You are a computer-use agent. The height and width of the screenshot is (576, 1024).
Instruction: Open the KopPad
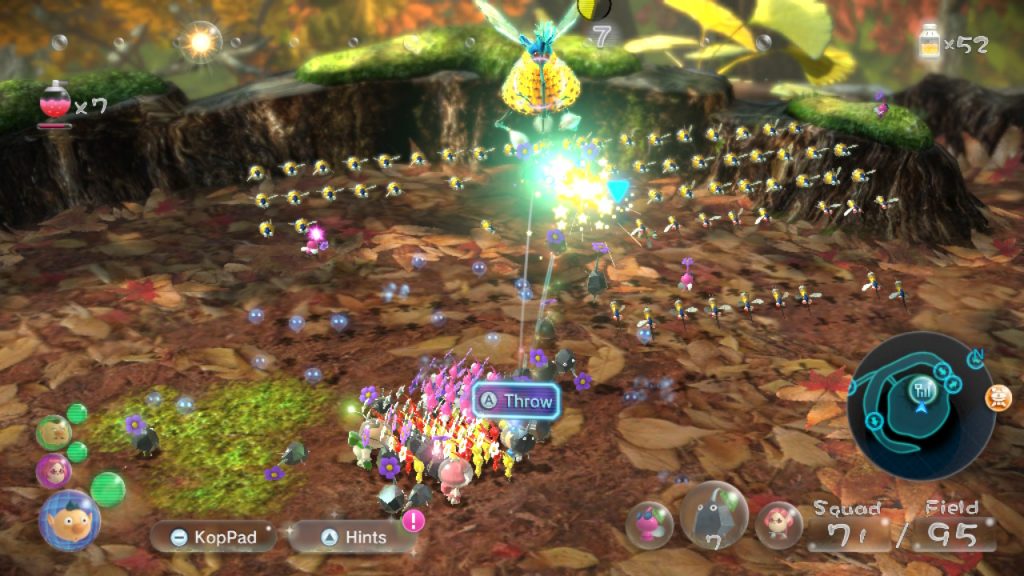(x=212, y=537)
